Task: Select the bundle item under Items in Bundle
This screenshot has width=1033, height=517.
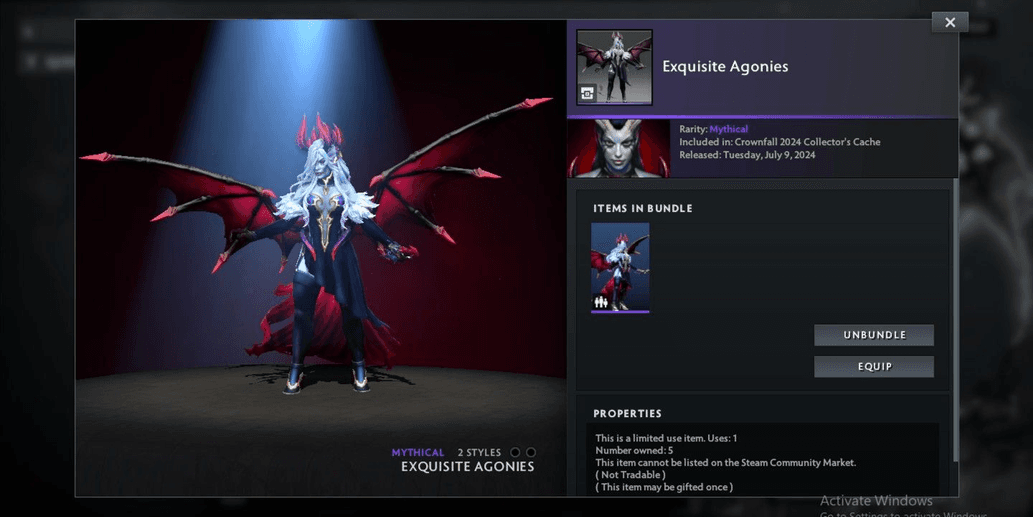Action: [620, 267]
